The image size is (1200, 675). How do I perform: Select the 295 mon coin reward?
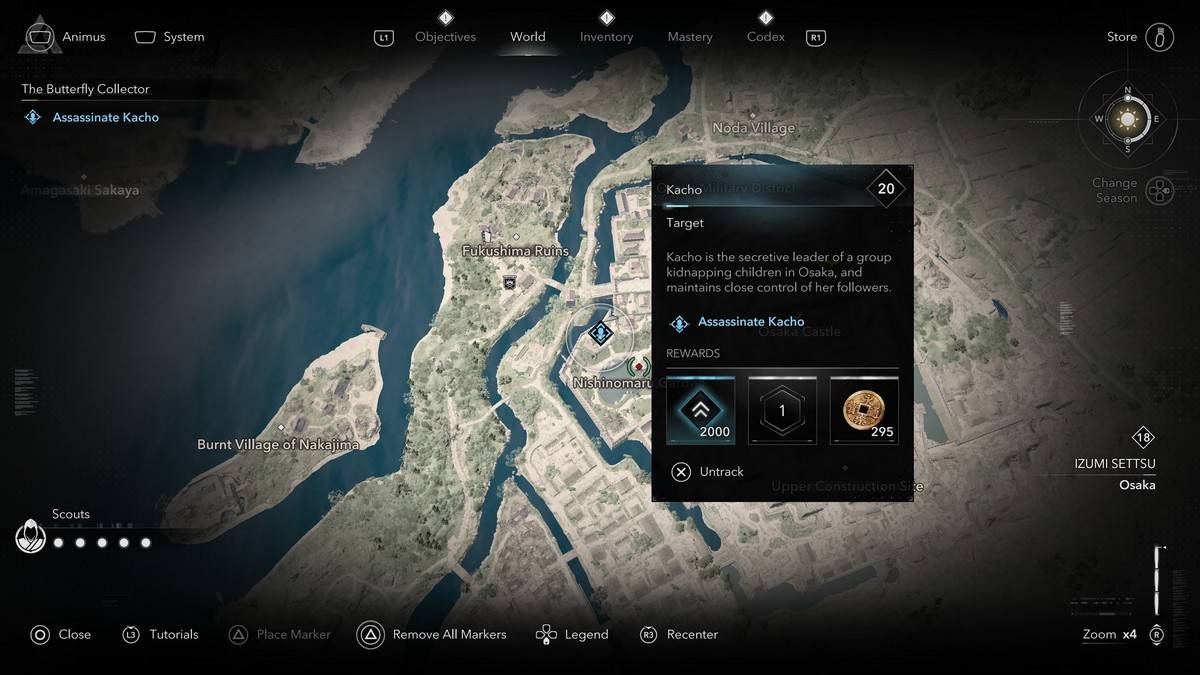tap(864, 410)
